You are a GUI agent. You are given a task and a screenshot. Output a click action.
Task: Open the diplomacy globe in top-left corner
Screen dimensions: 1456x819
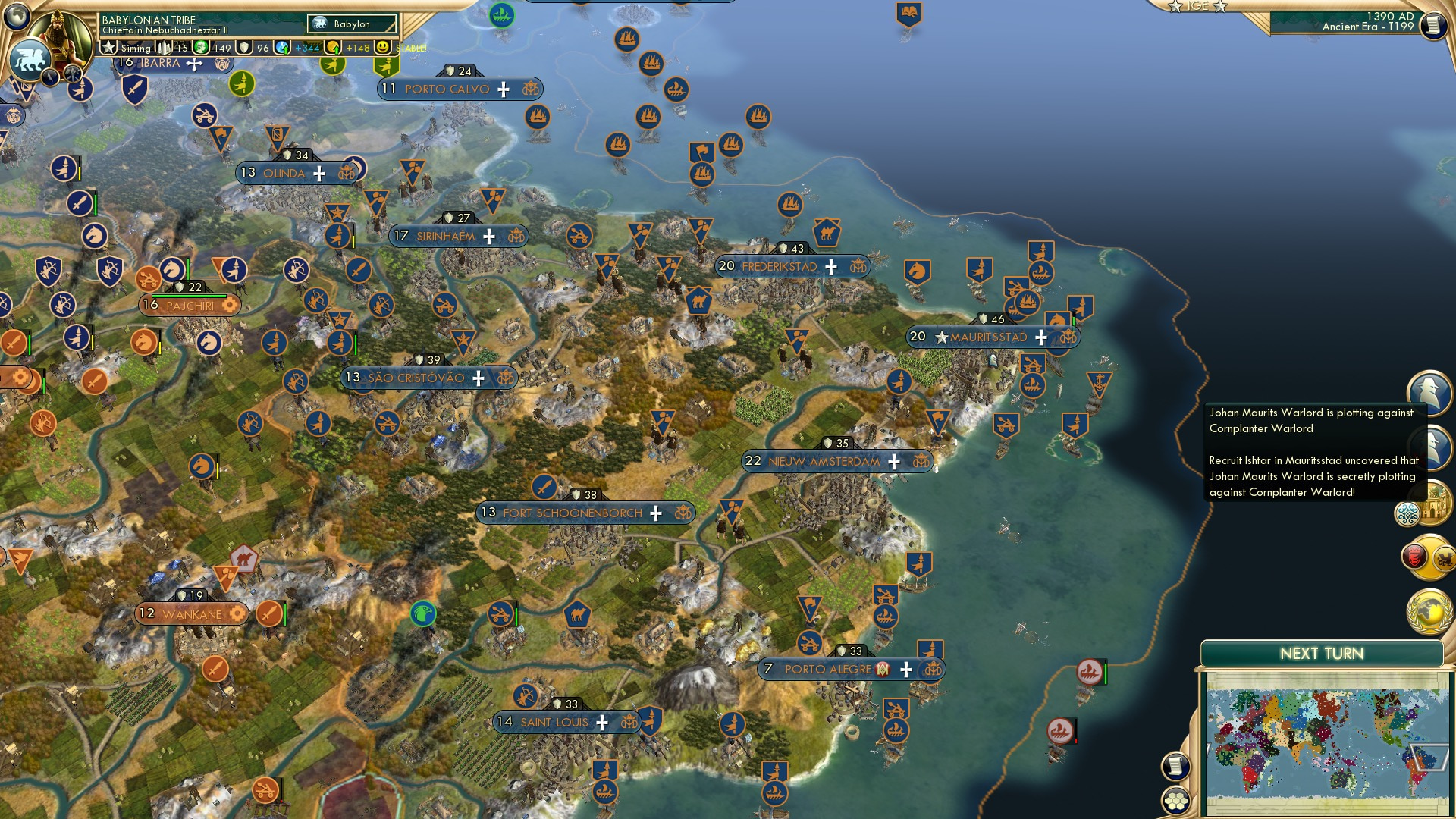coord(18,15)
